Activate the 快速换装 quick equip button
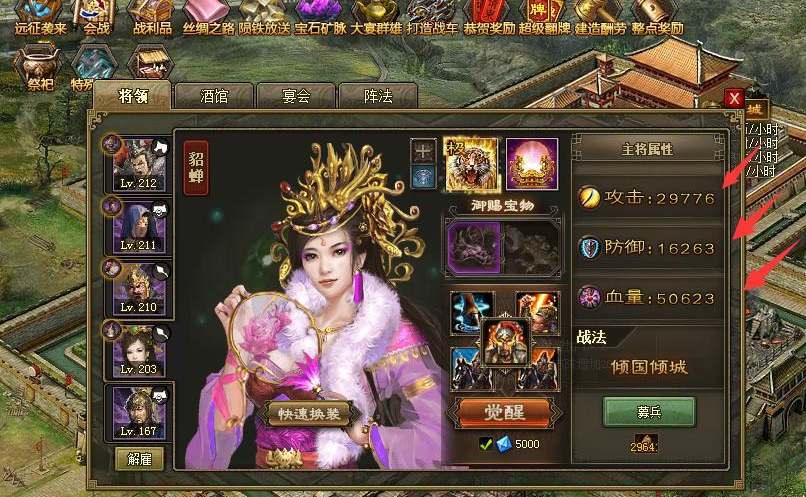The height and width of the screenshot is (497, 806). point(308,414)
